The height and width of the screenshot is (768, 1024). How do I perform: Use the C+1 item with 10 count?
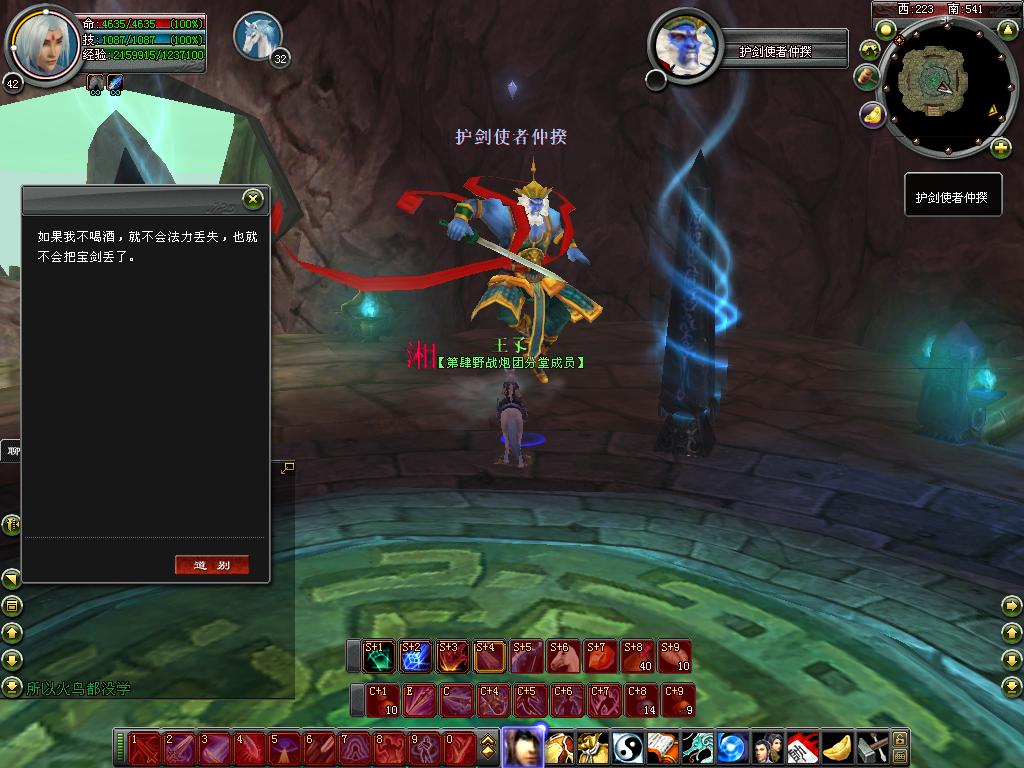coord(383,700)
